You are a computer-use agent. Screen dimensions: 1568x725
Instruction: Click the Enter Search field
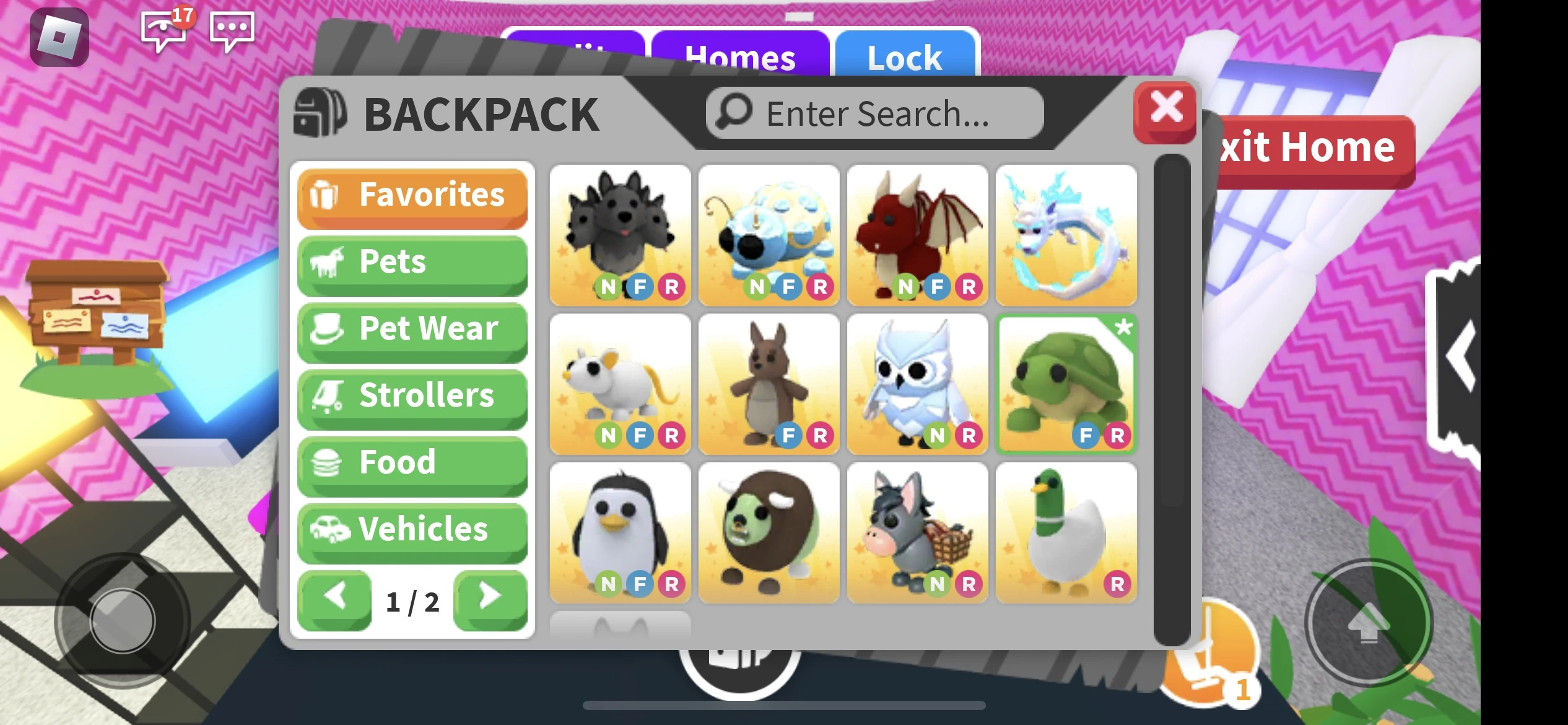coord(873,113)
